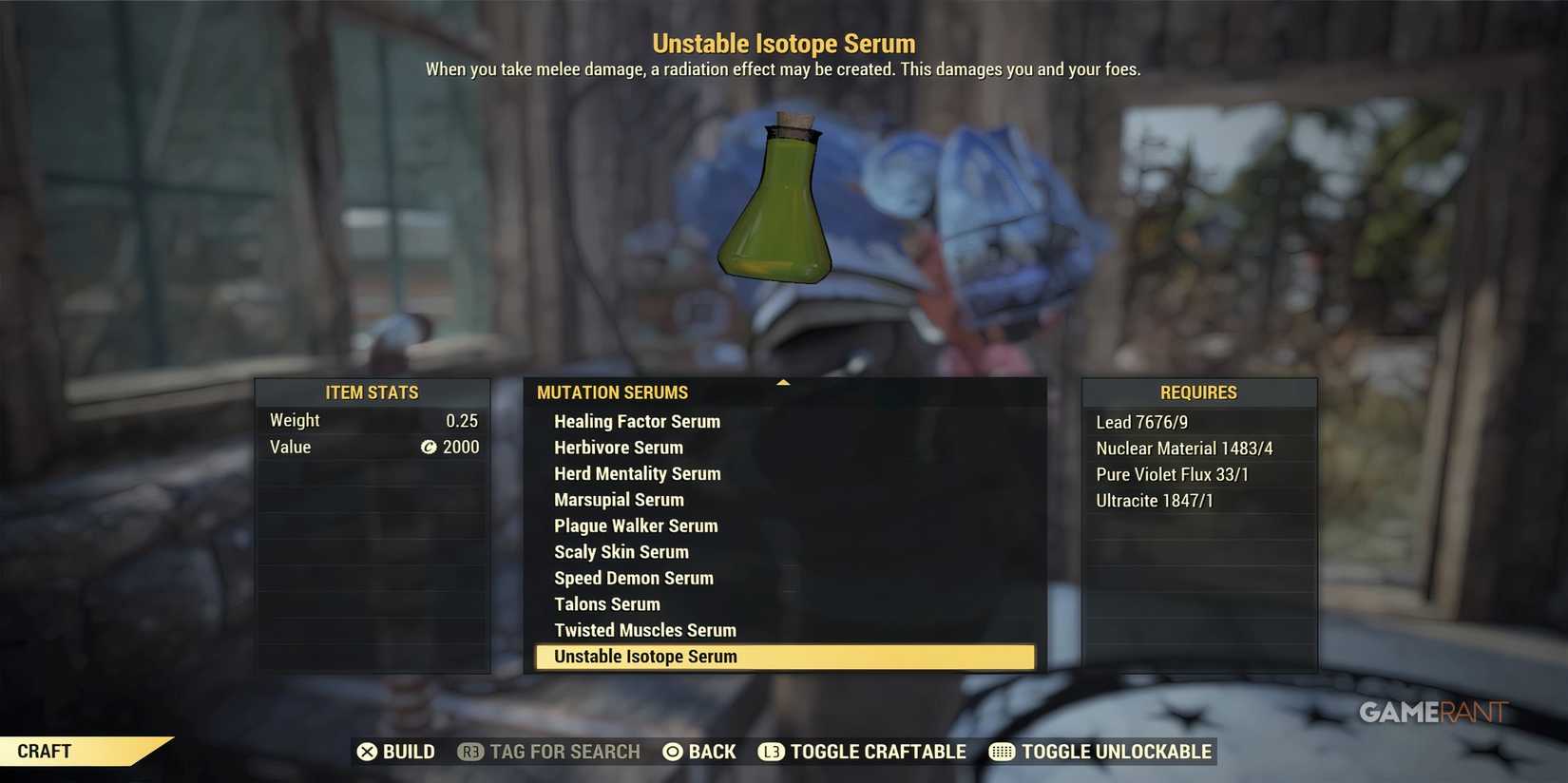Click the L3 Toggle Craftable icon
Screen dimensions: 1568x783
click(x=772, y=752)
